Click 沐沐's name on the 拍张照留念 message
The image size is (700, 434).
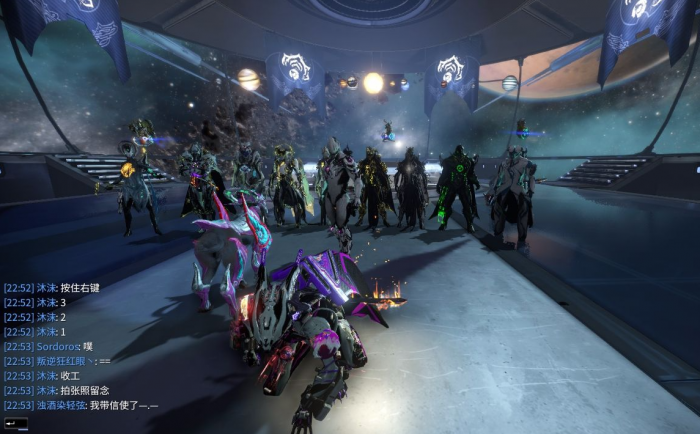(x=46, y=390)
